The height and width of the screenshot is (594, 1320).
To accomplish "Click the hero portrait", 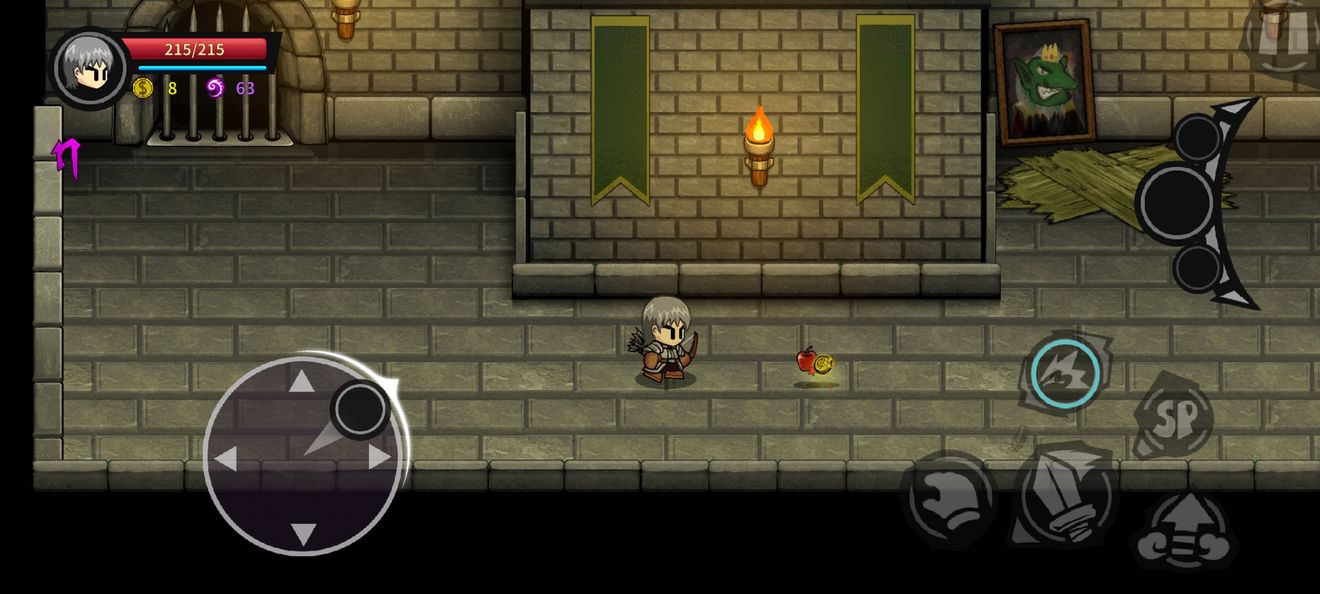I will point(90,67).
